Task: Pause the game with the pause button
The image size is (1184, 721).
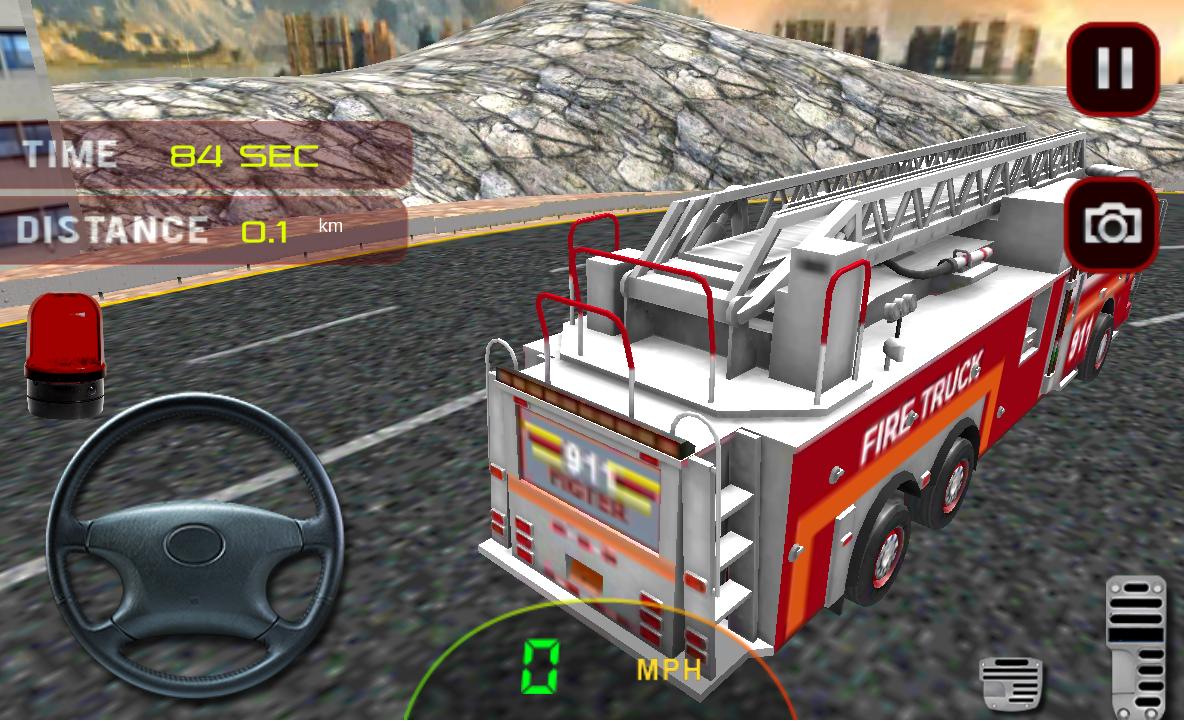Action: tap(1114, 68)
